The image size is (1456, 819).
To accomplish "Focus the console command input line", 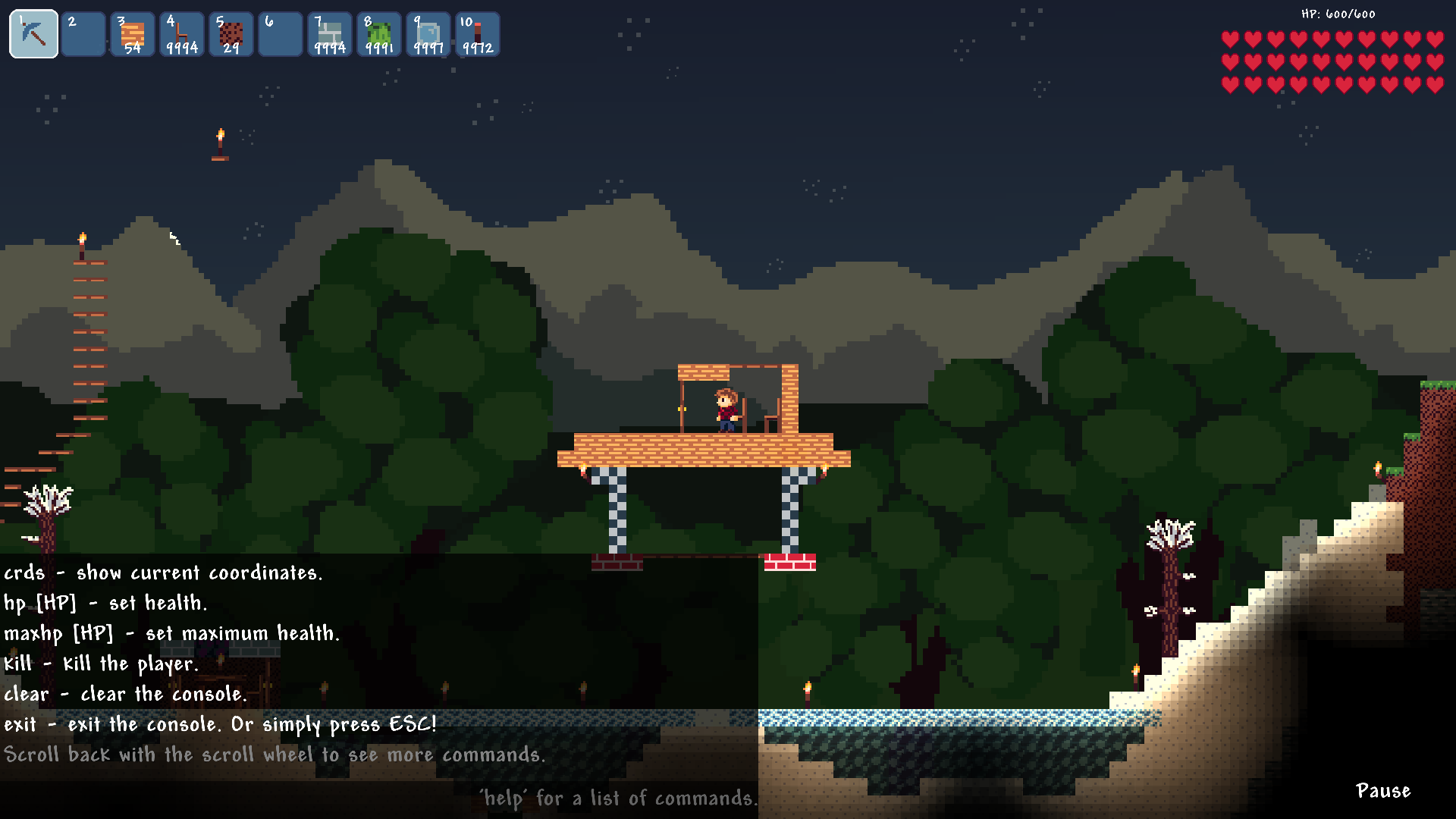I will pos(379,799).
